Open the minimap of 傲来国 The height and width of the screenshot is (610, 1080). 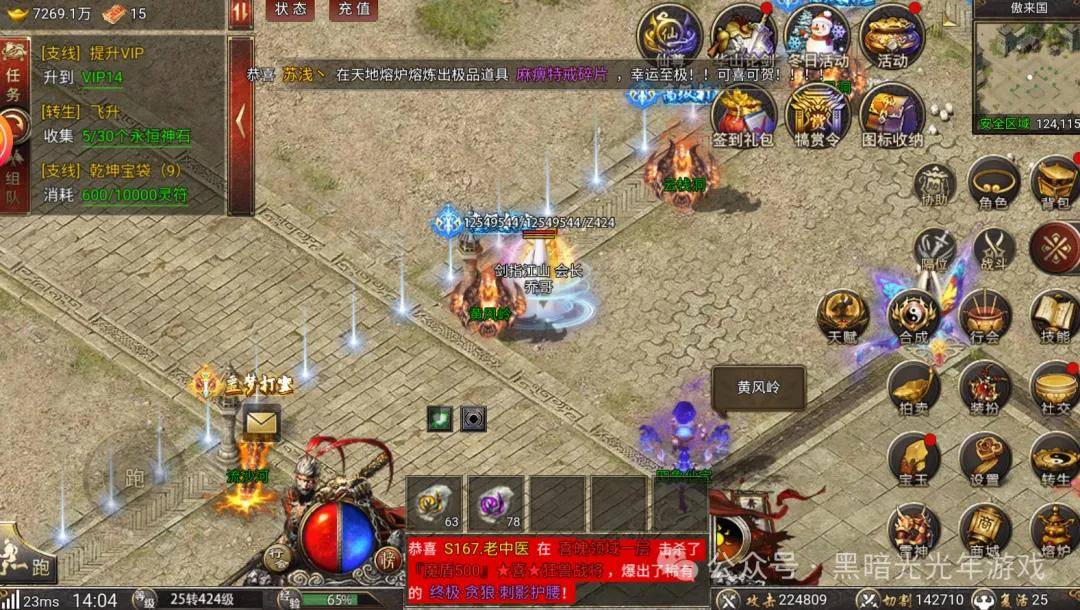pyautogui.click(x=1026, y=66)
